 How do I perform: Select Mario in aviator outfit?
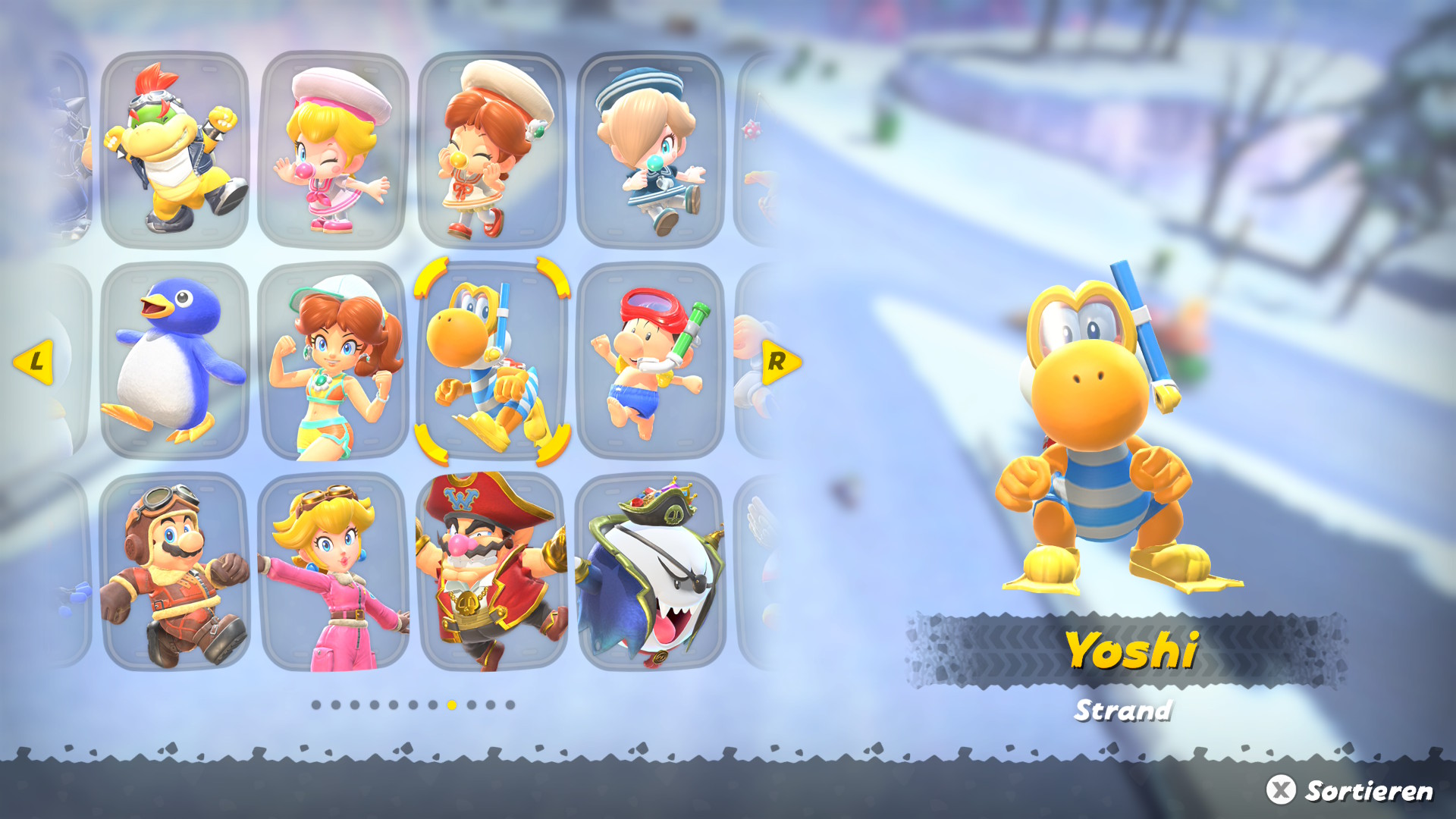[x=175, y=572]
